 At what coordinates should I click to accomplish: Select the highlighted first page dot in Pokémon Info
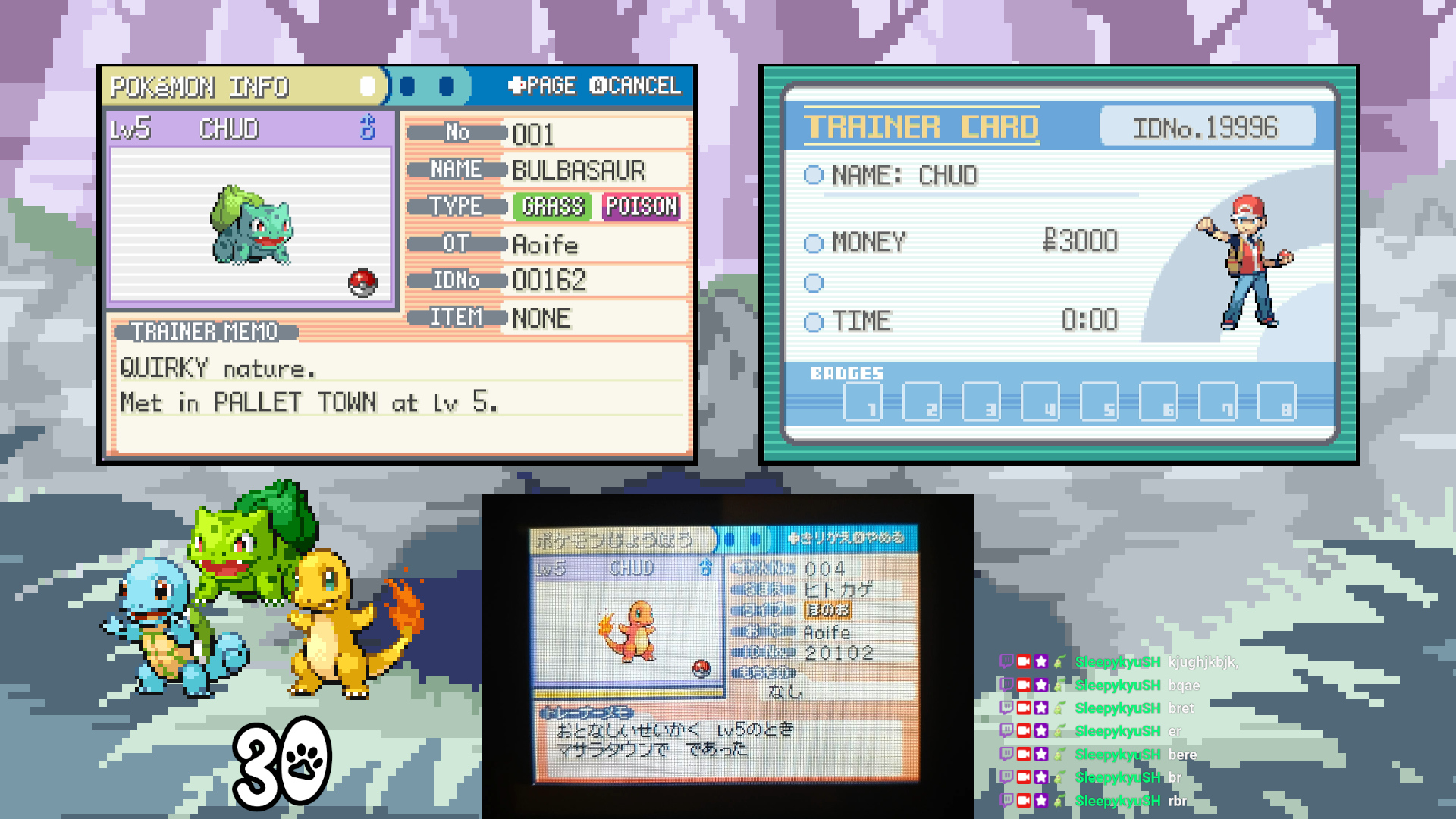[x=368, y=86]
